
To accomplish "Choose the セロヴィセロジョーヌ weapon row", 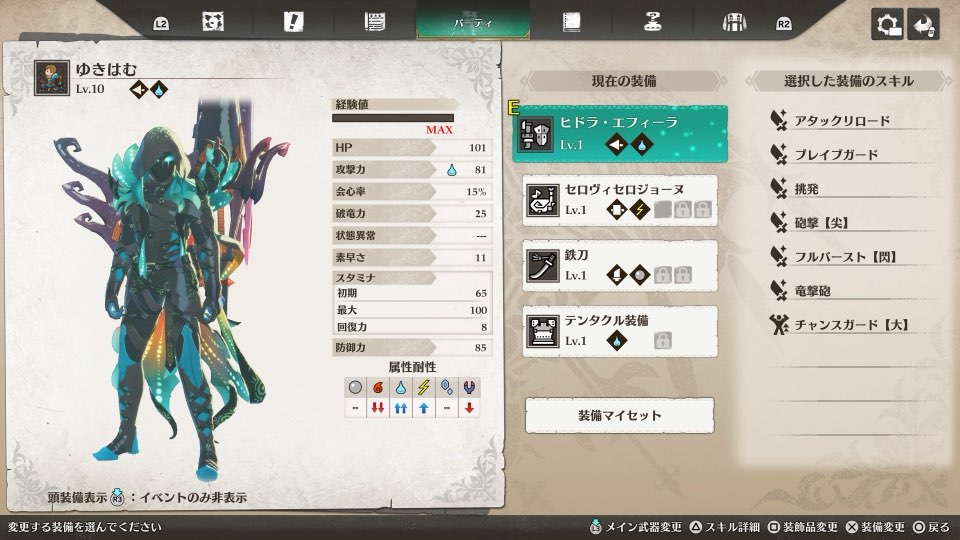I will tap(620, 199).
